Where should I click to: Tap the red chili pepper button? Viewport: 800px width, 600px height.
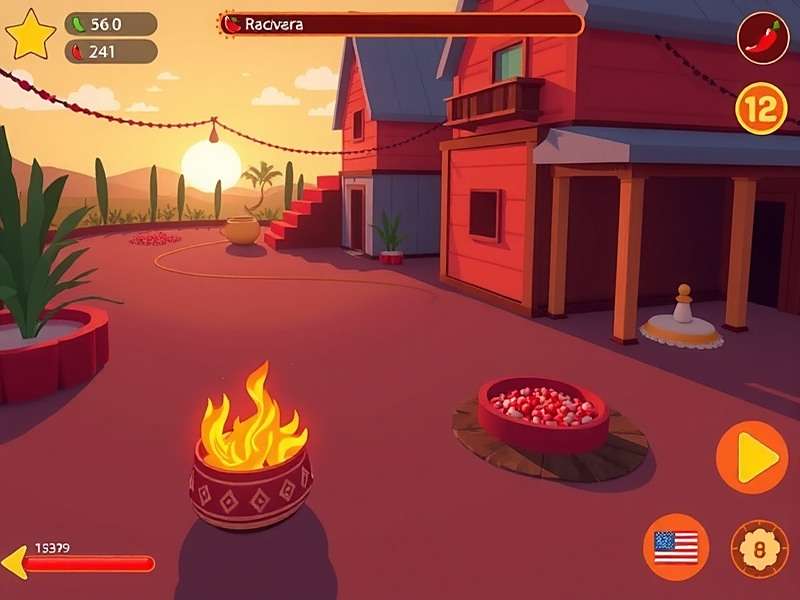(x=763, y=38)
